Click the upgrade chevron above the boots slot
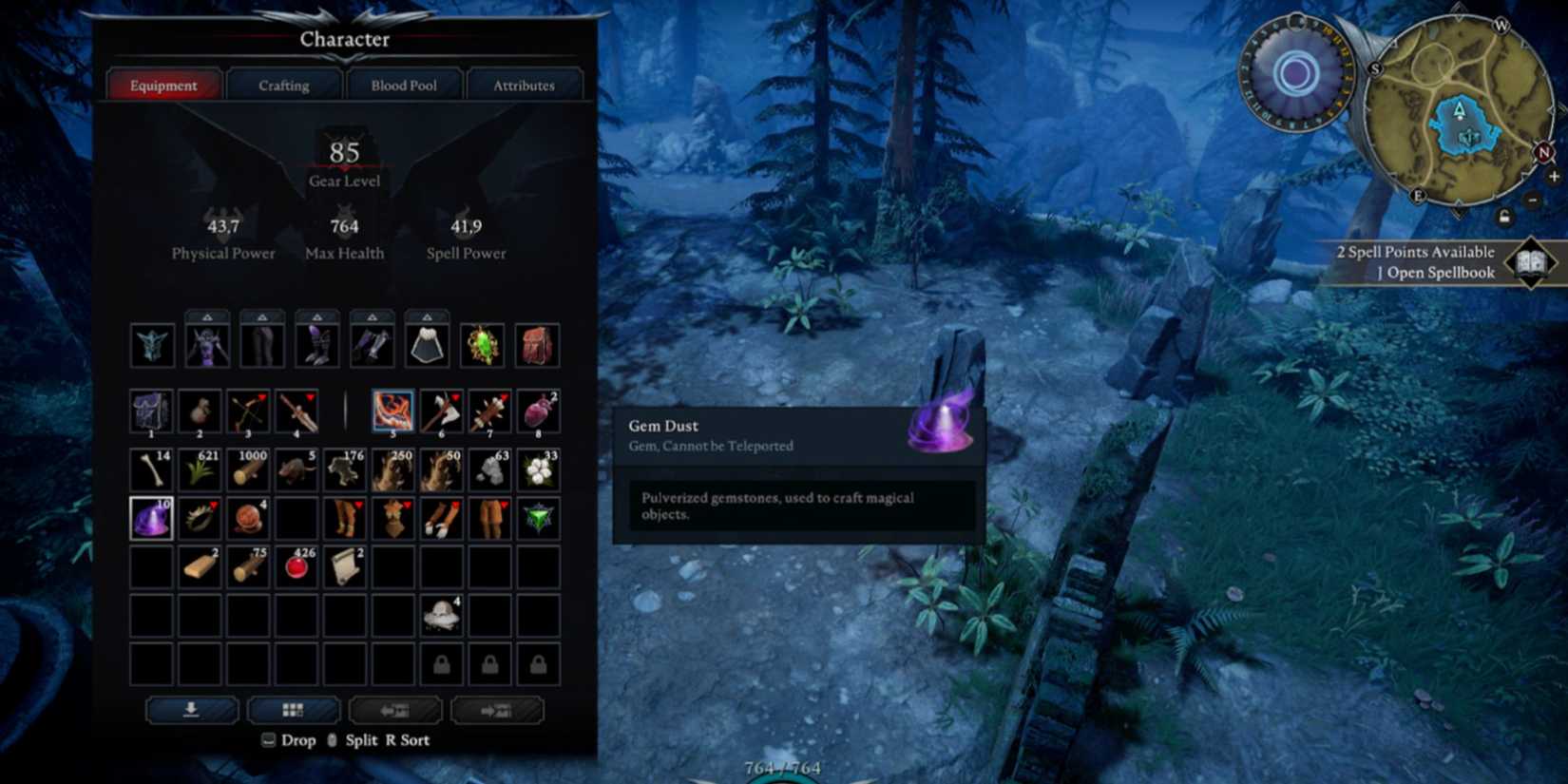 (x=317, y=315)
